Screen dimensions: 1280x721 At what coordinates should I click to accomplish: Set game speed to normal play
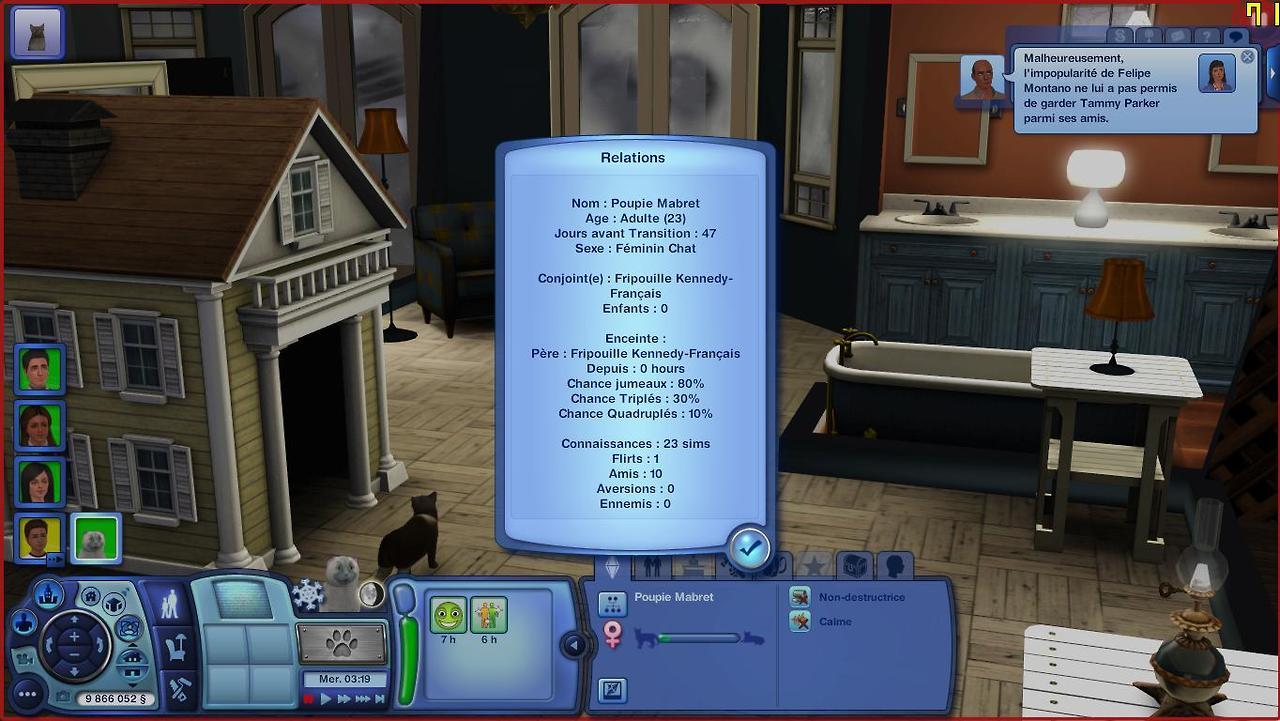pyautogui.click(x=326, y=699)
